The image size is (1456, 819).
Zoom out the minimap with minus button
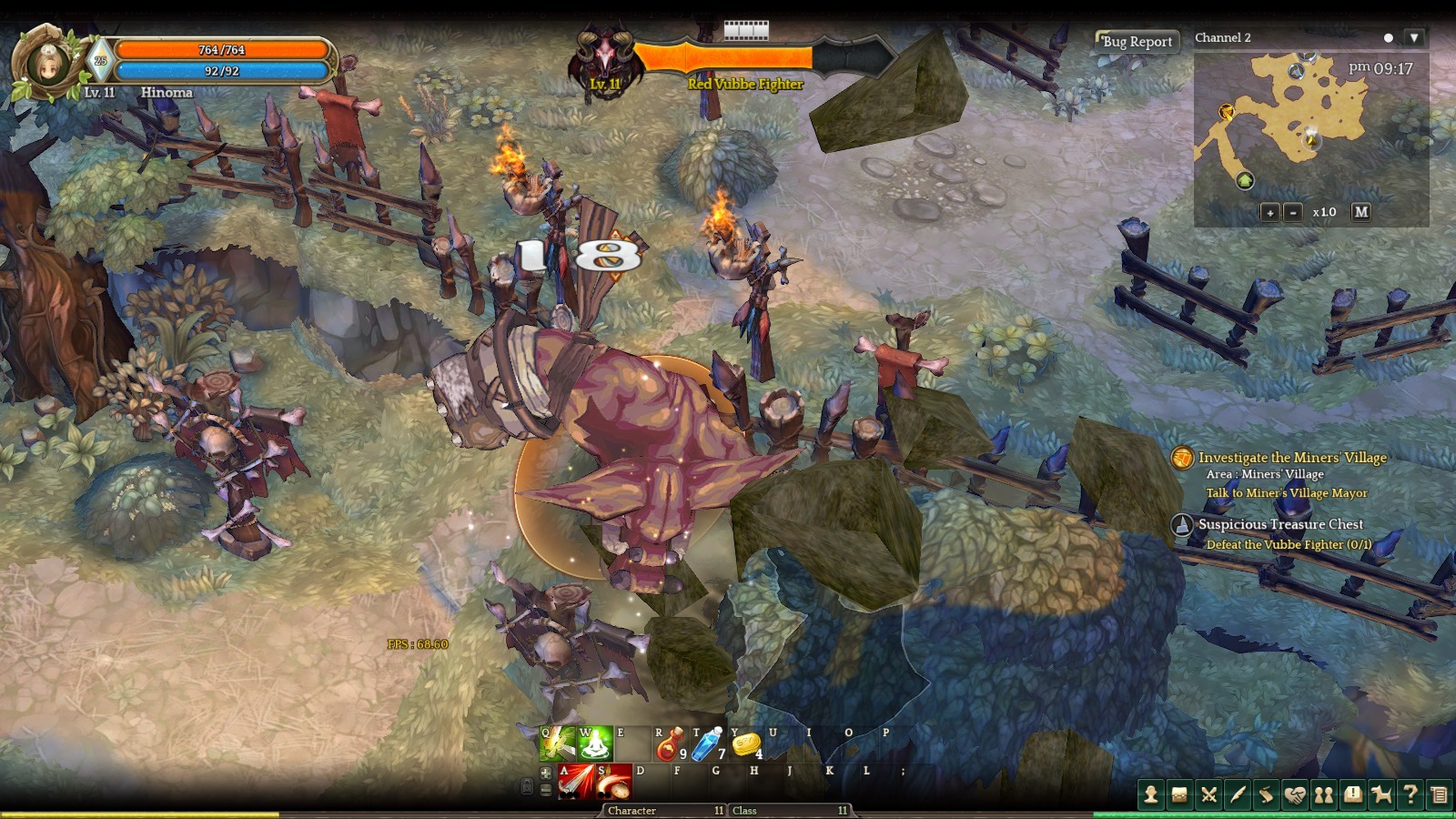[x=1293, y=212]
